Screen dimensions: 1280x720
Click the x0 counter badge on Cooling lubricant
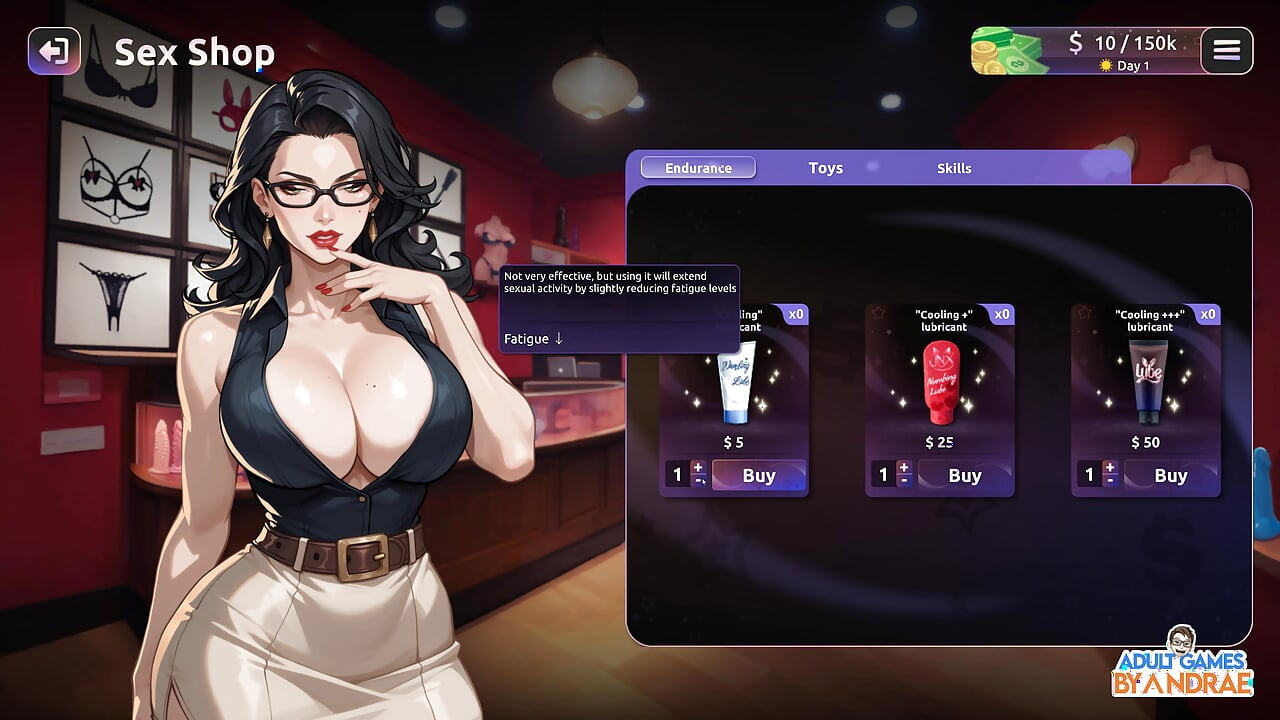795,314
